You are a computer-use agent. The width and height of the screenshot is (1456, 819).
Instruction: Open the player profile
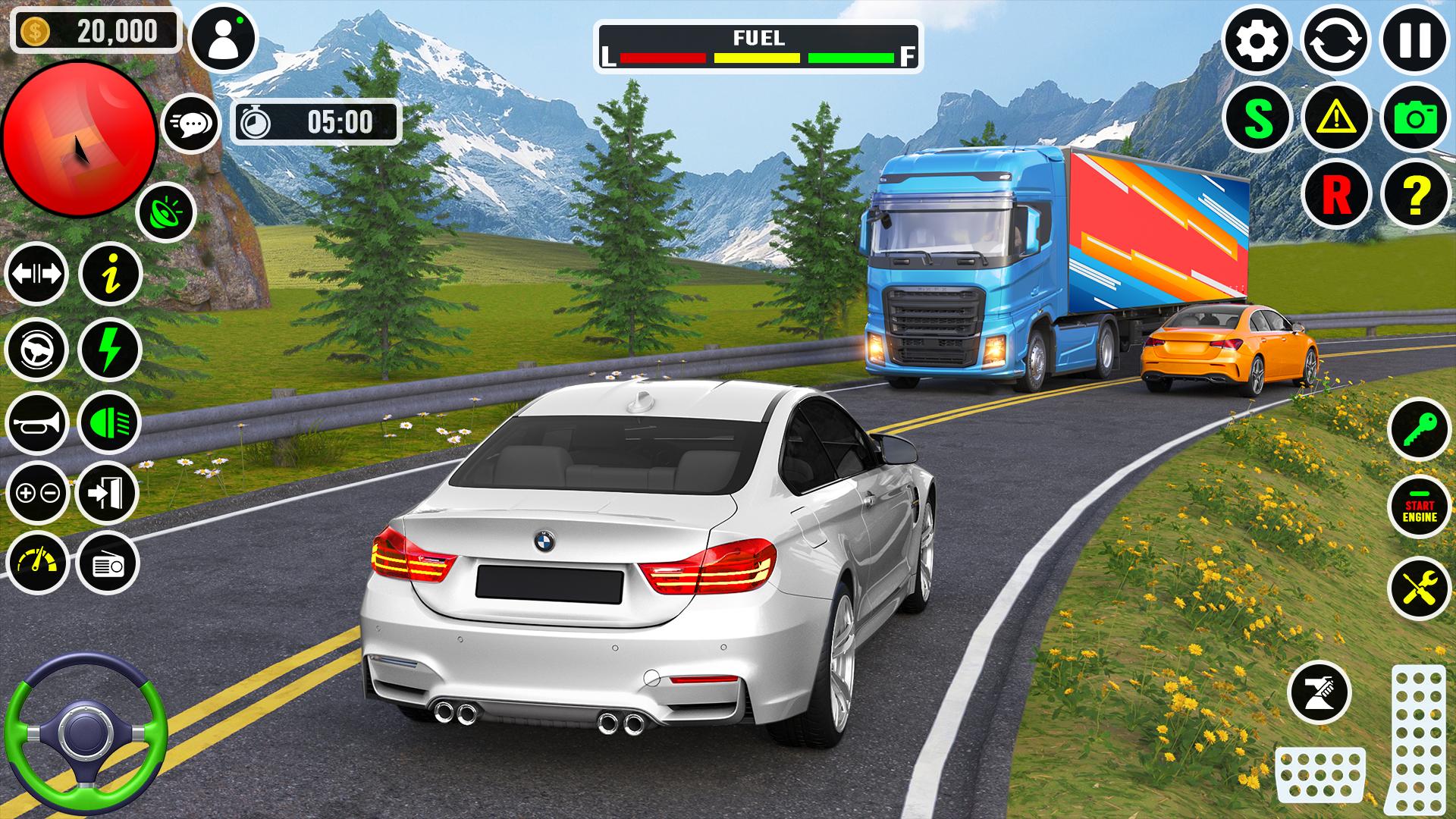[x=224, y=36]
